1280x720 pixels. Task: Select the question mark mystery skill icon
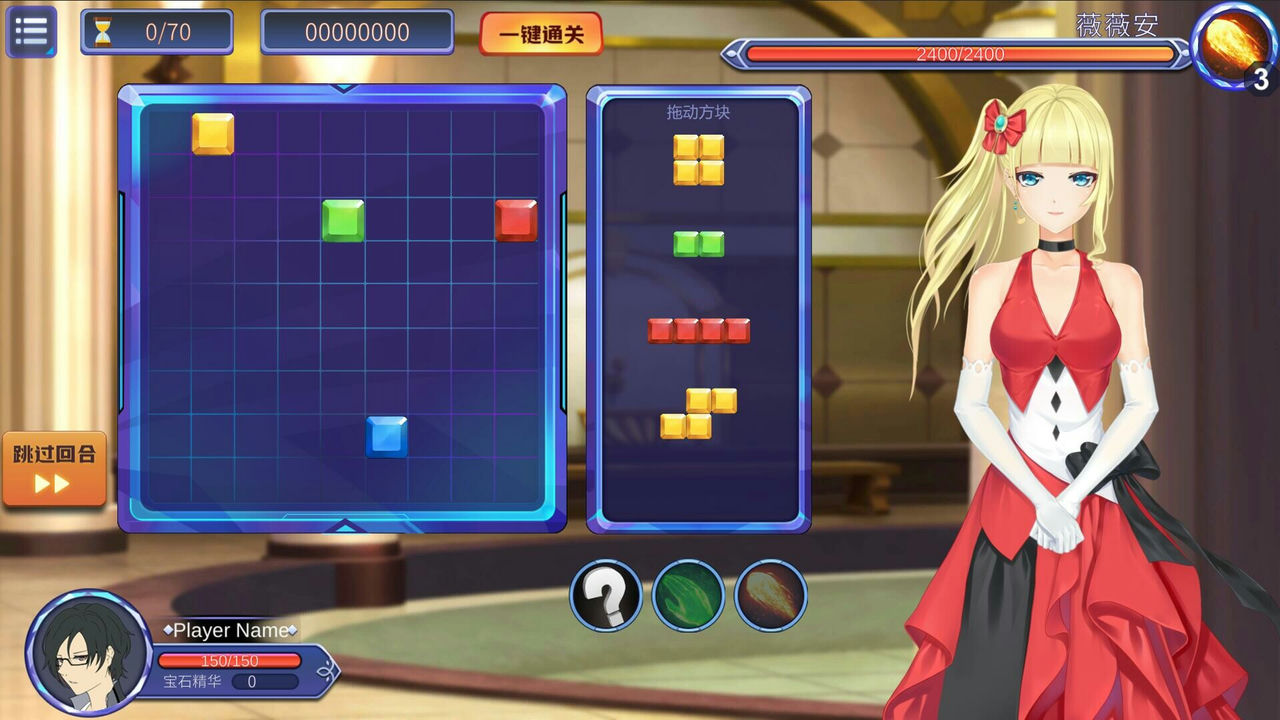[x=608, y=594]
